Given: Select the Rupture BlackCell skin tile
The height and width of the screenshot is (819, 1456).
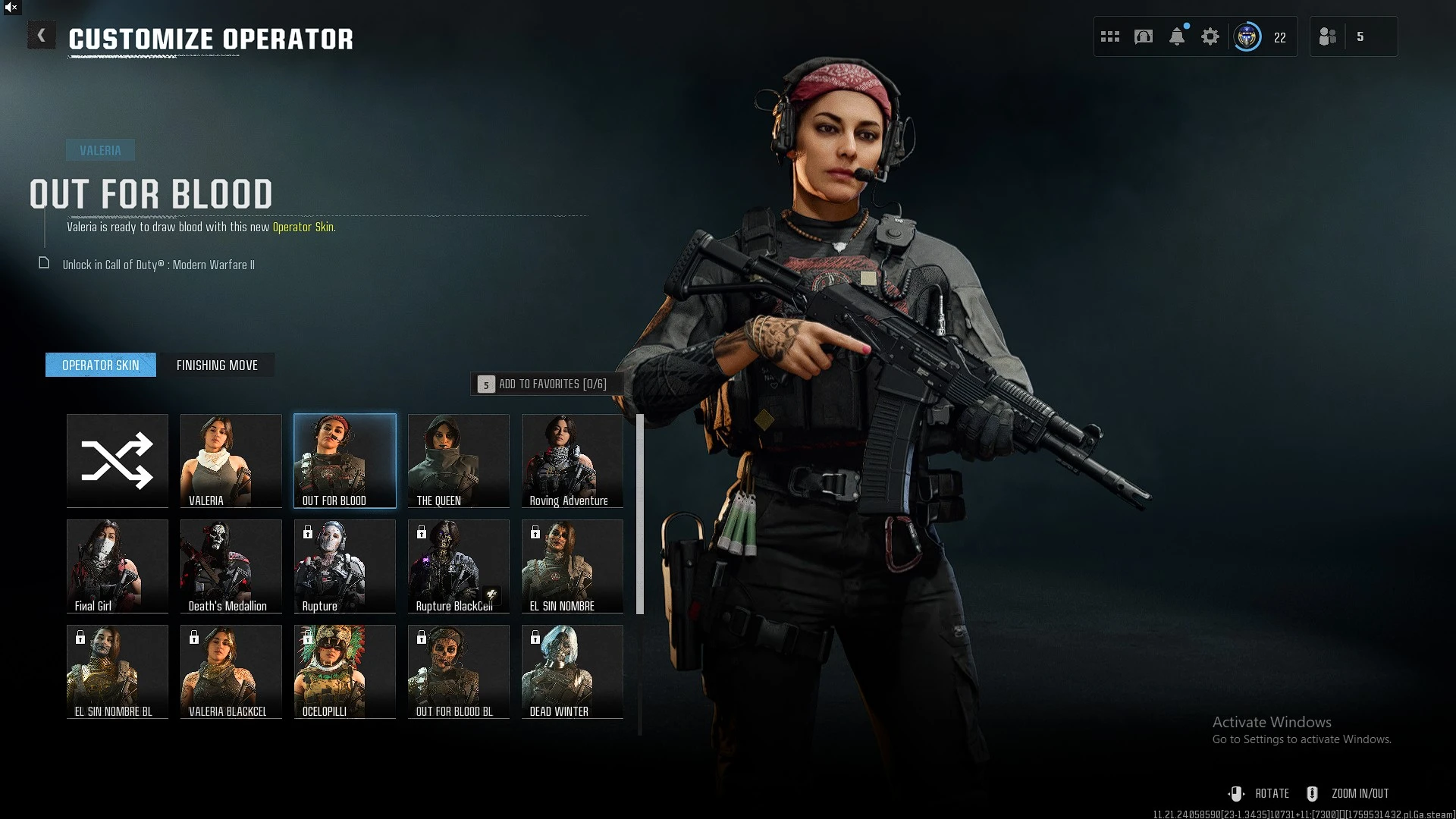Looking at the screenshot, I should [459, 566].
